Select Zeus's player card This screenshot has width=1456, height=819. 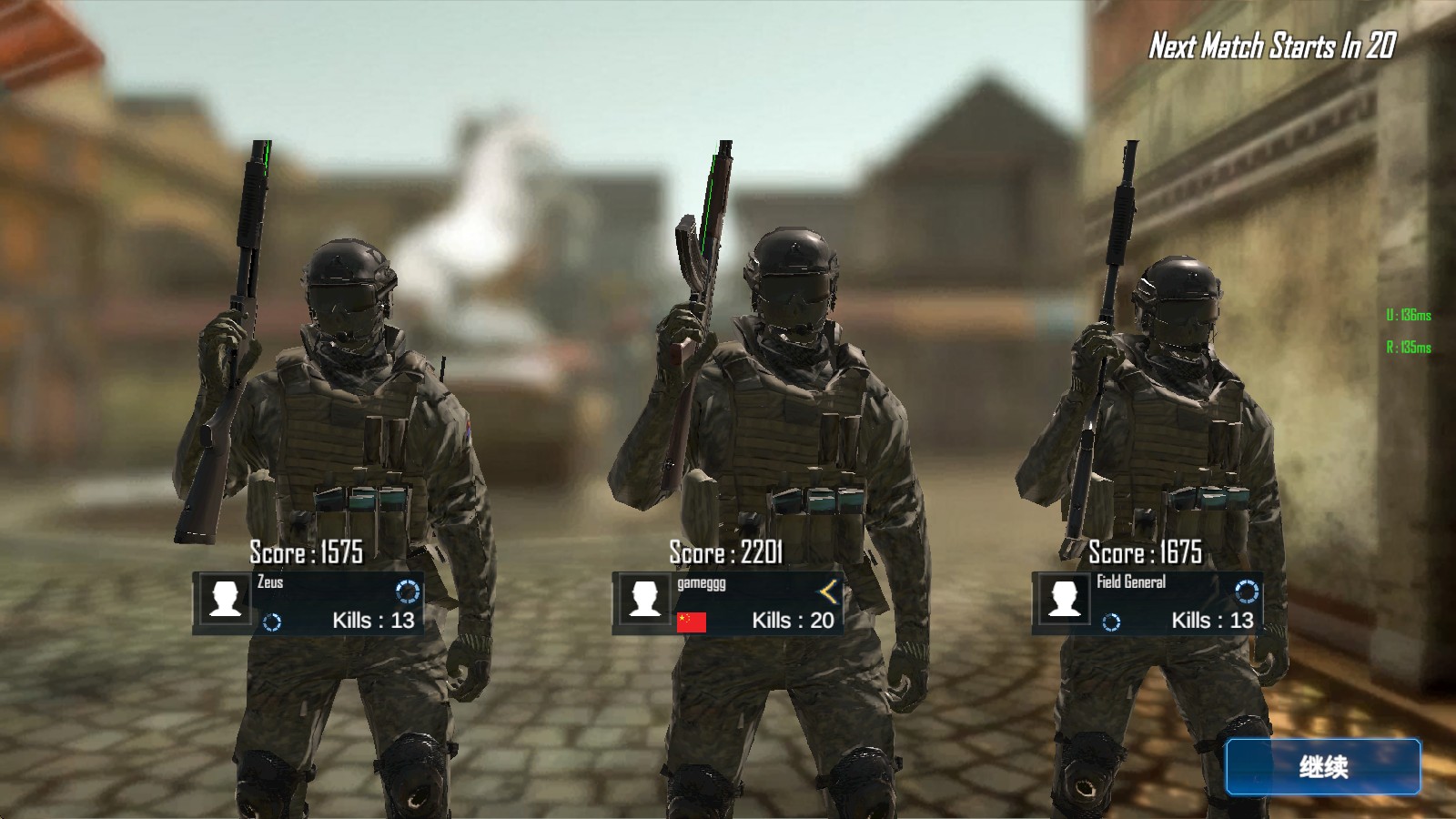309,602
